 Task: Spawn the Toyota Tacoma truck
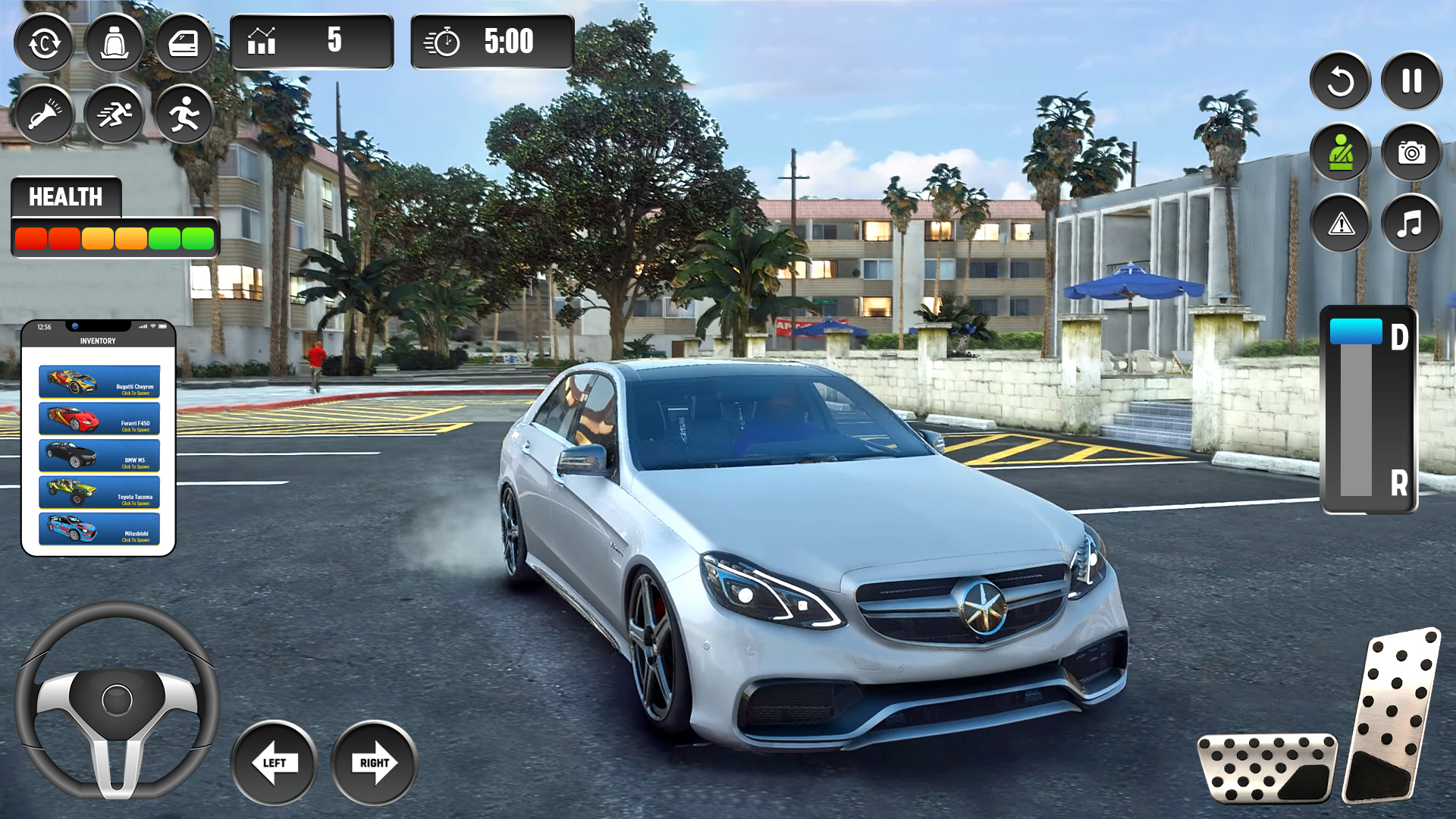(x=99, y=491)
